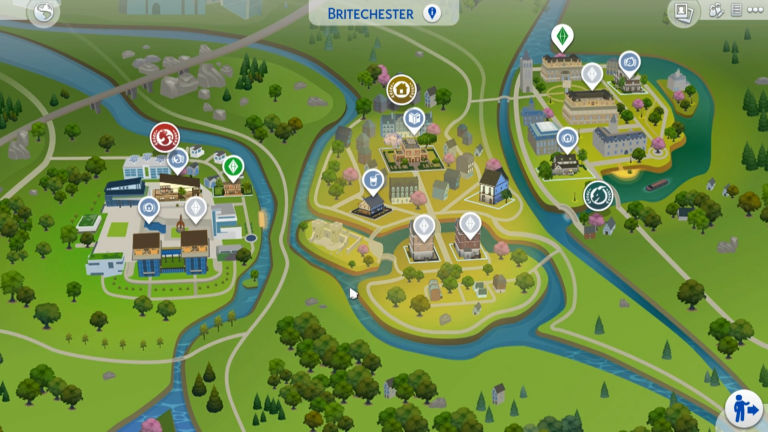Select the red circular campus marker
Image resolution: width=768 pixels, height=432 pixels.
pyautogui.click(x=164, y=137)
